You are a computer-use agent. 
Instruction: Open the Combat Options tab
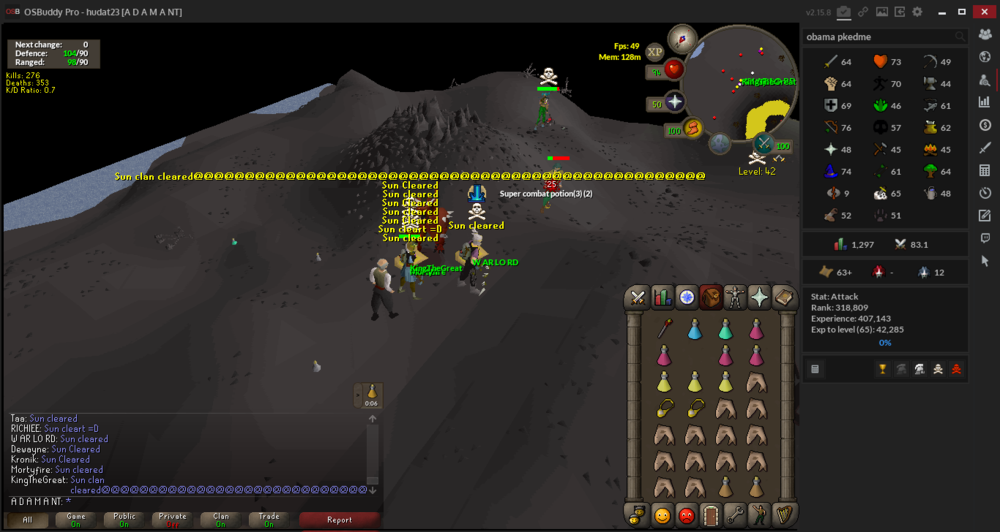637,297
